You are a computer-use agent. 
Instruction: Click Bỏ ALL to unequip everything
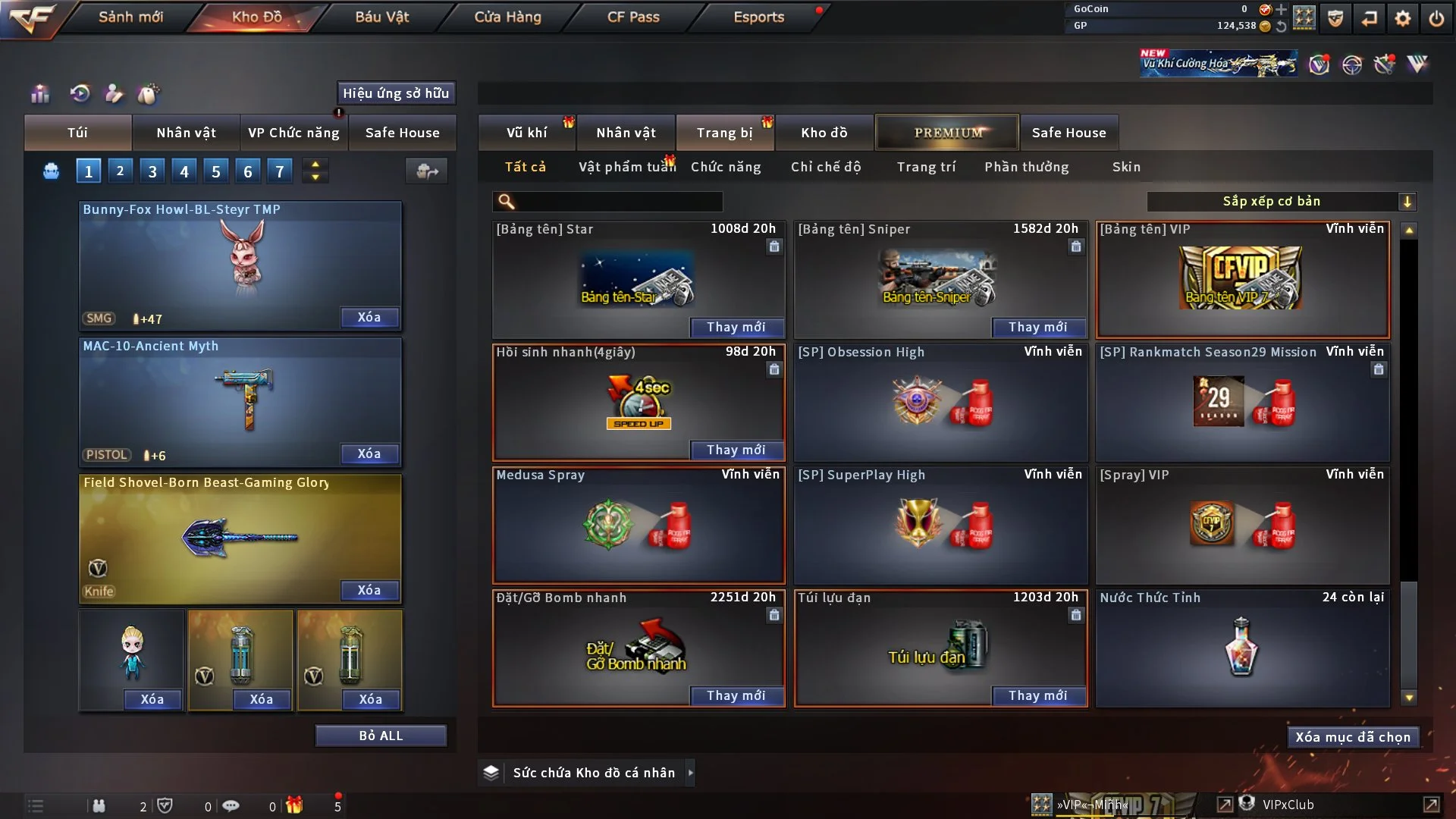(x=381, y=736)
